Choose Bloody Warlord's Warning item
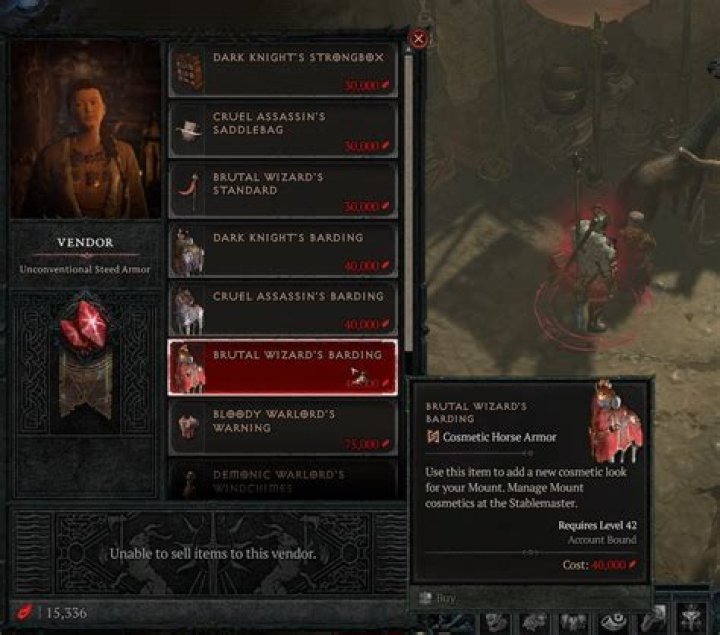Viewport: 720px width, 635px height. (x=282, y=427)
